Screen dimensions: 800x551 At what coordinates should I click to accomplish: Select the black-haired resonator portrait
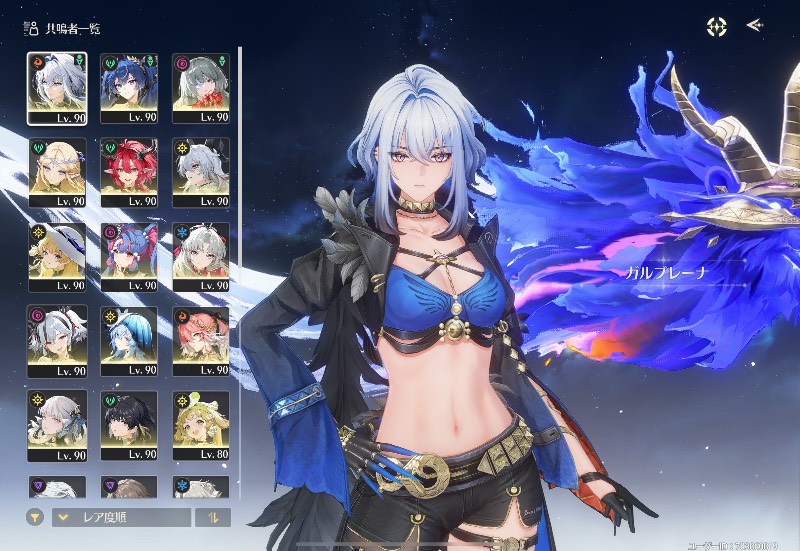pyautogui.click(x=129, y=424)
